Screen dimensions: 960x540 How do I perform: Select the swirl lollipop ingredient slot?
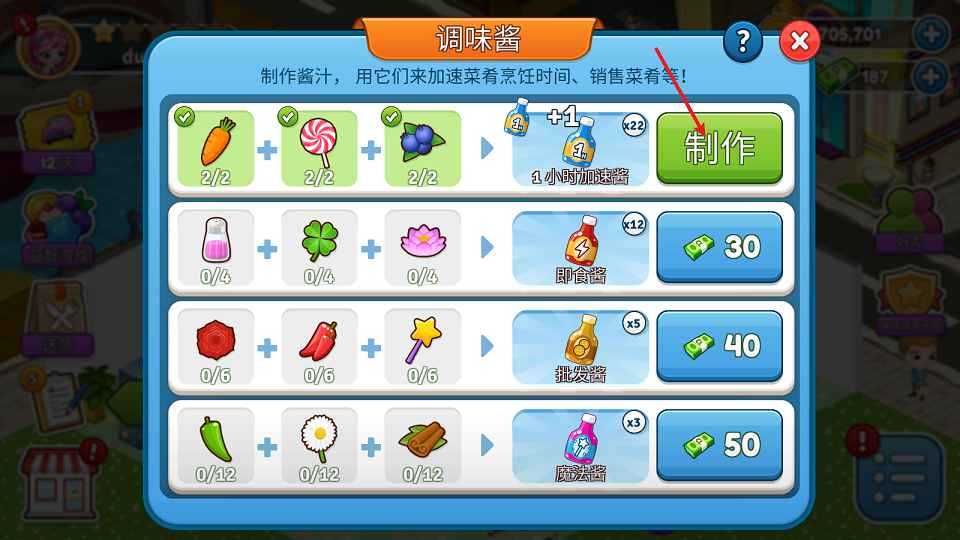[319, 148]
